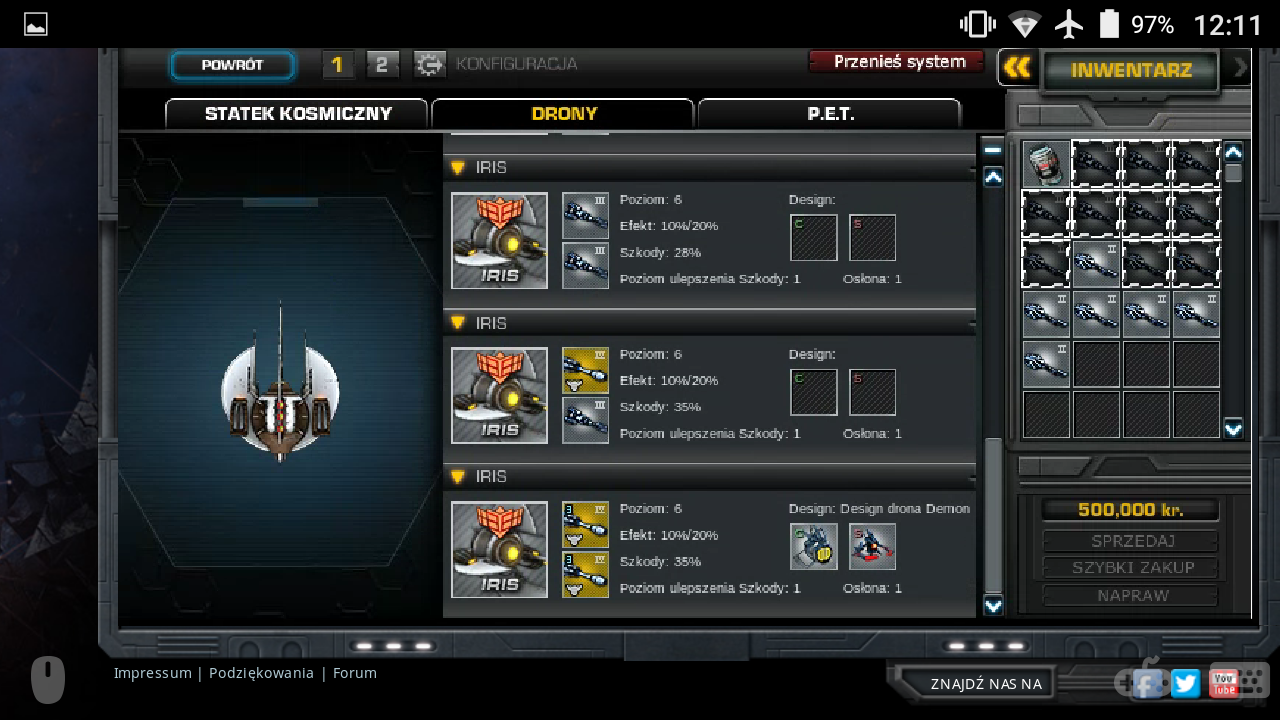Screen dimensions: 1280x720
Task: Go back with the POWRÓT button
Action: pyautogui.click(x=232, y=66)
